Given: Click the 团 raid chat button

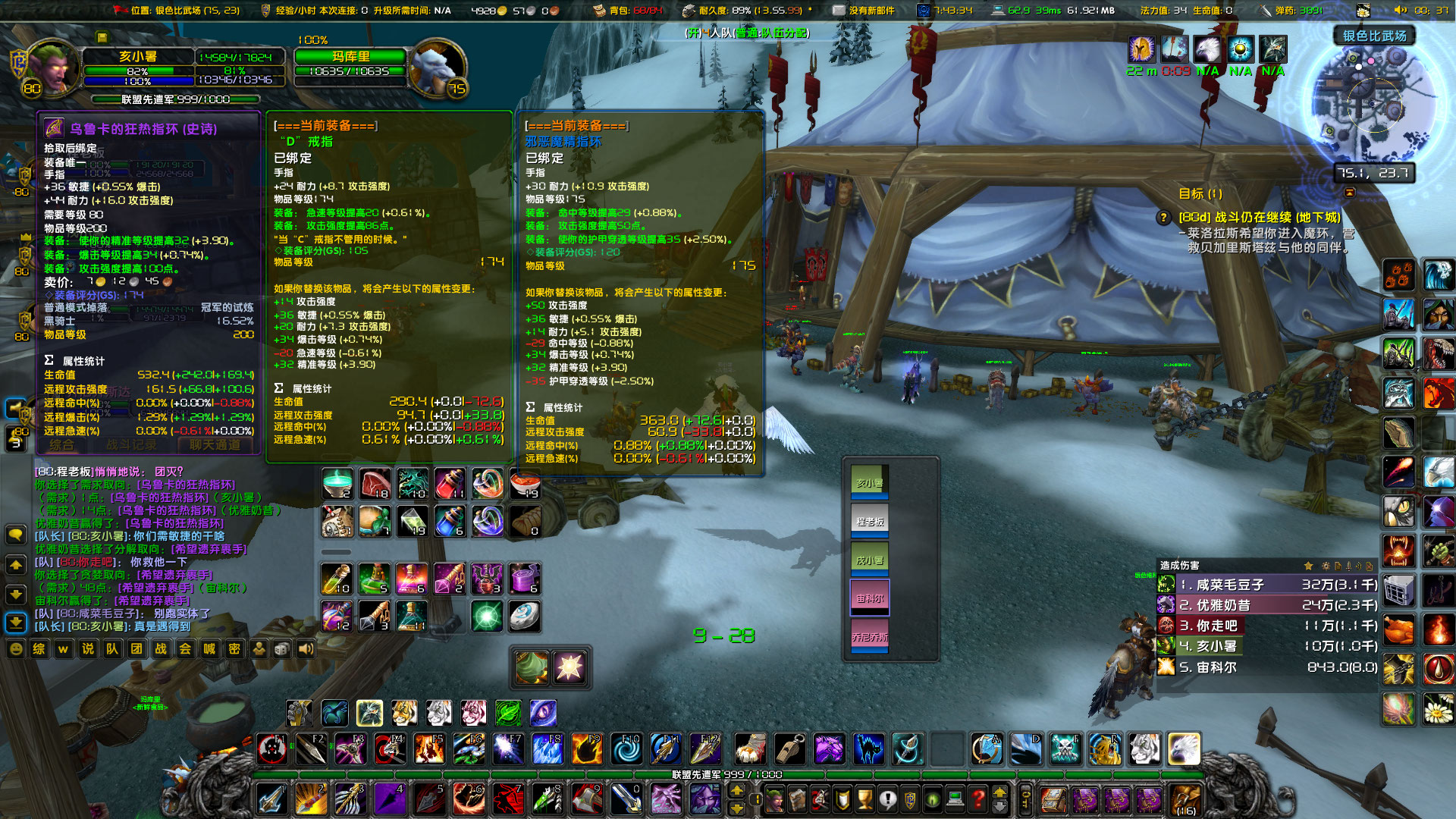Looking at the screenshot, I should tap(136, 650).
